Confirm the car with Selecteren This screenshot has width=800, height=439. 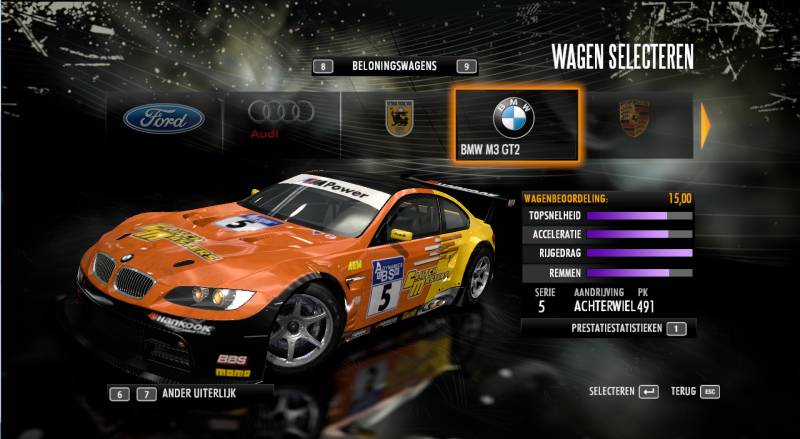(624, 391)
